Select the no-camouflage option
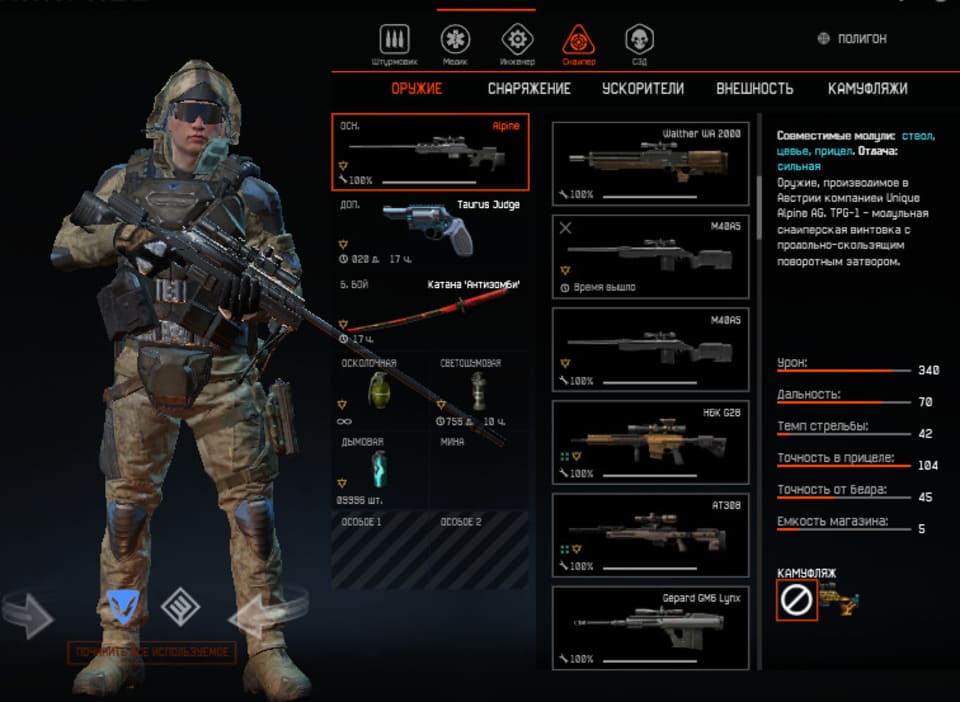The image size is (960, 702). [797, 600]
